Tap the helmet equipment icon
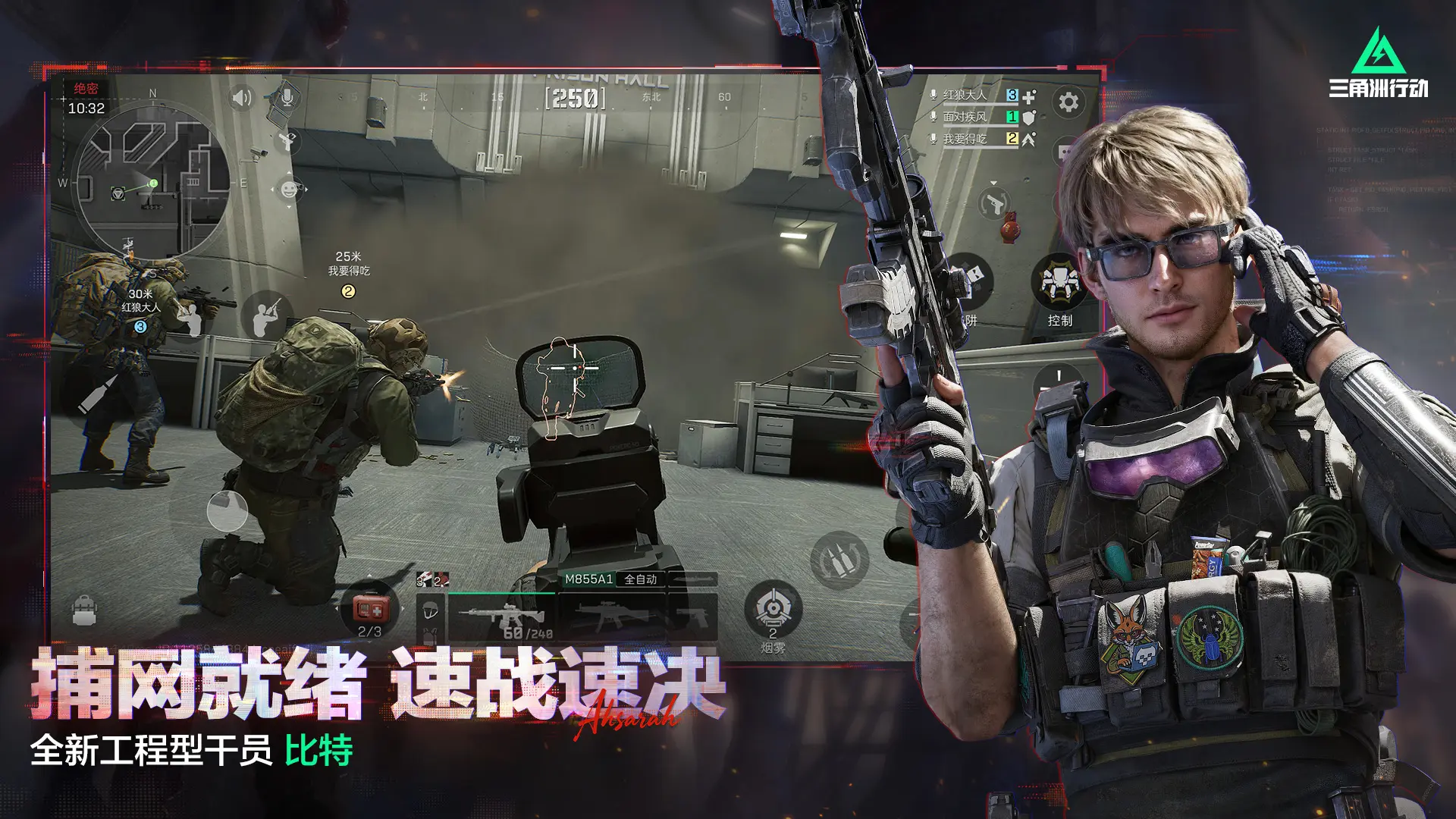 [x=430, y=611]
